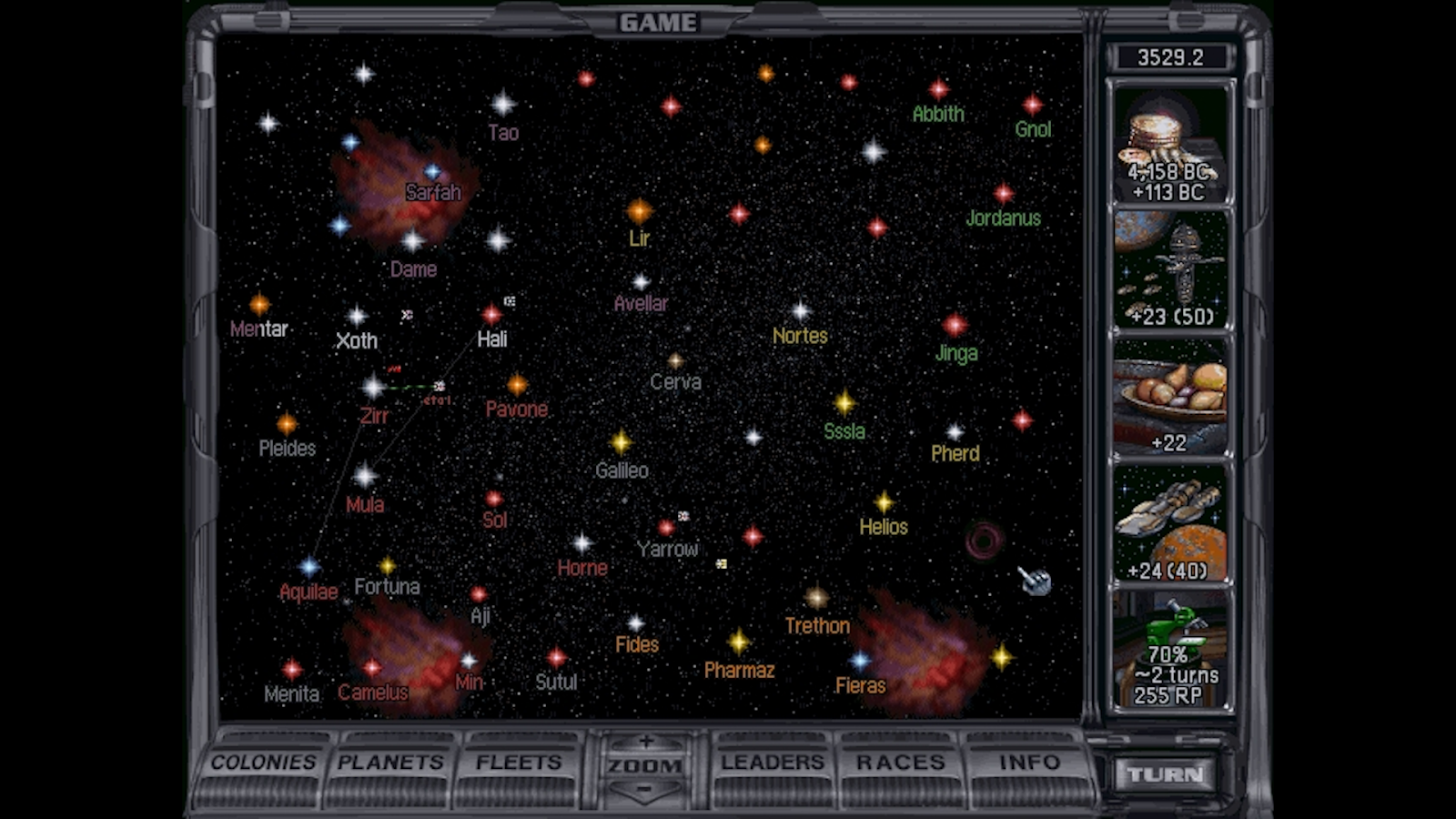Pick the Pharmaz star system
The width and height of the screenshot is (1456, 819).
739,642
